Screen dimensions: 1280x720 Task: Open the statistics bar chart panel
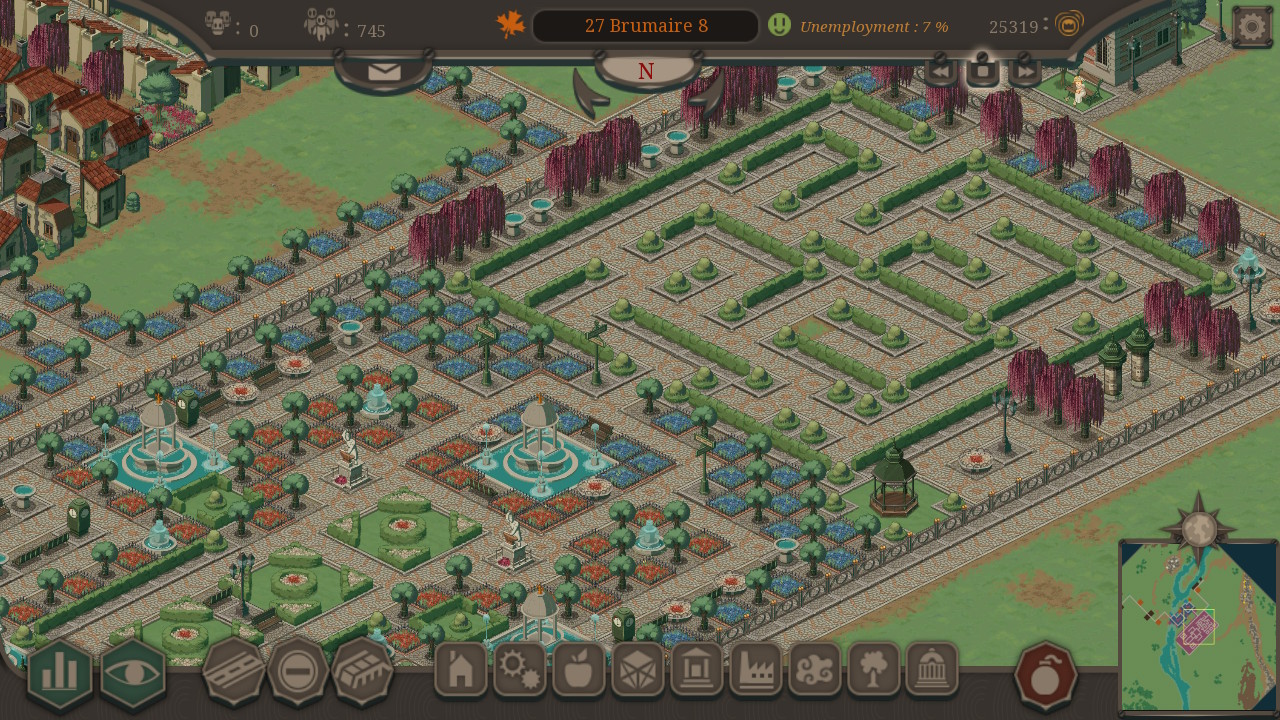[x=59, y=671]
